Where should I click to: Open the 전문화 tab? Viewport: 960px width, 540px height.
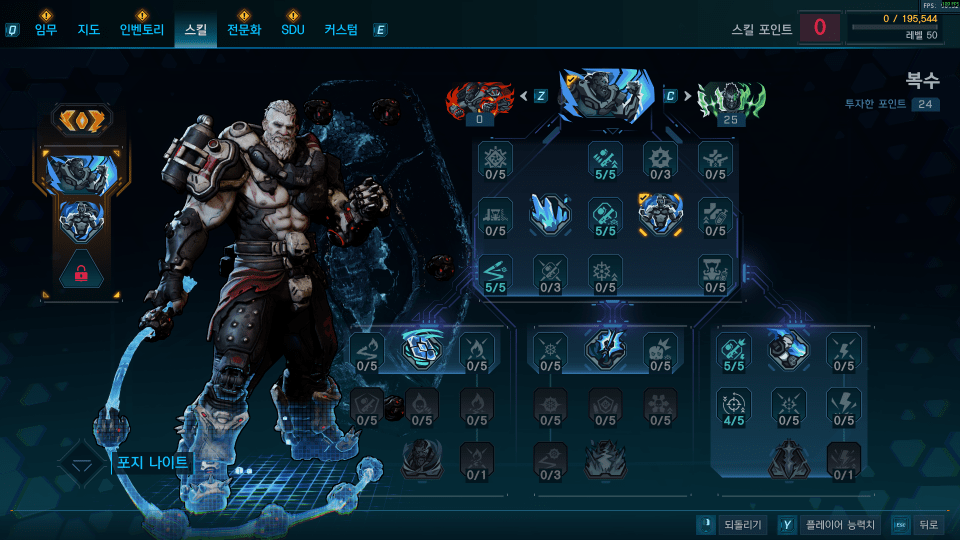[x=244, y=30]
